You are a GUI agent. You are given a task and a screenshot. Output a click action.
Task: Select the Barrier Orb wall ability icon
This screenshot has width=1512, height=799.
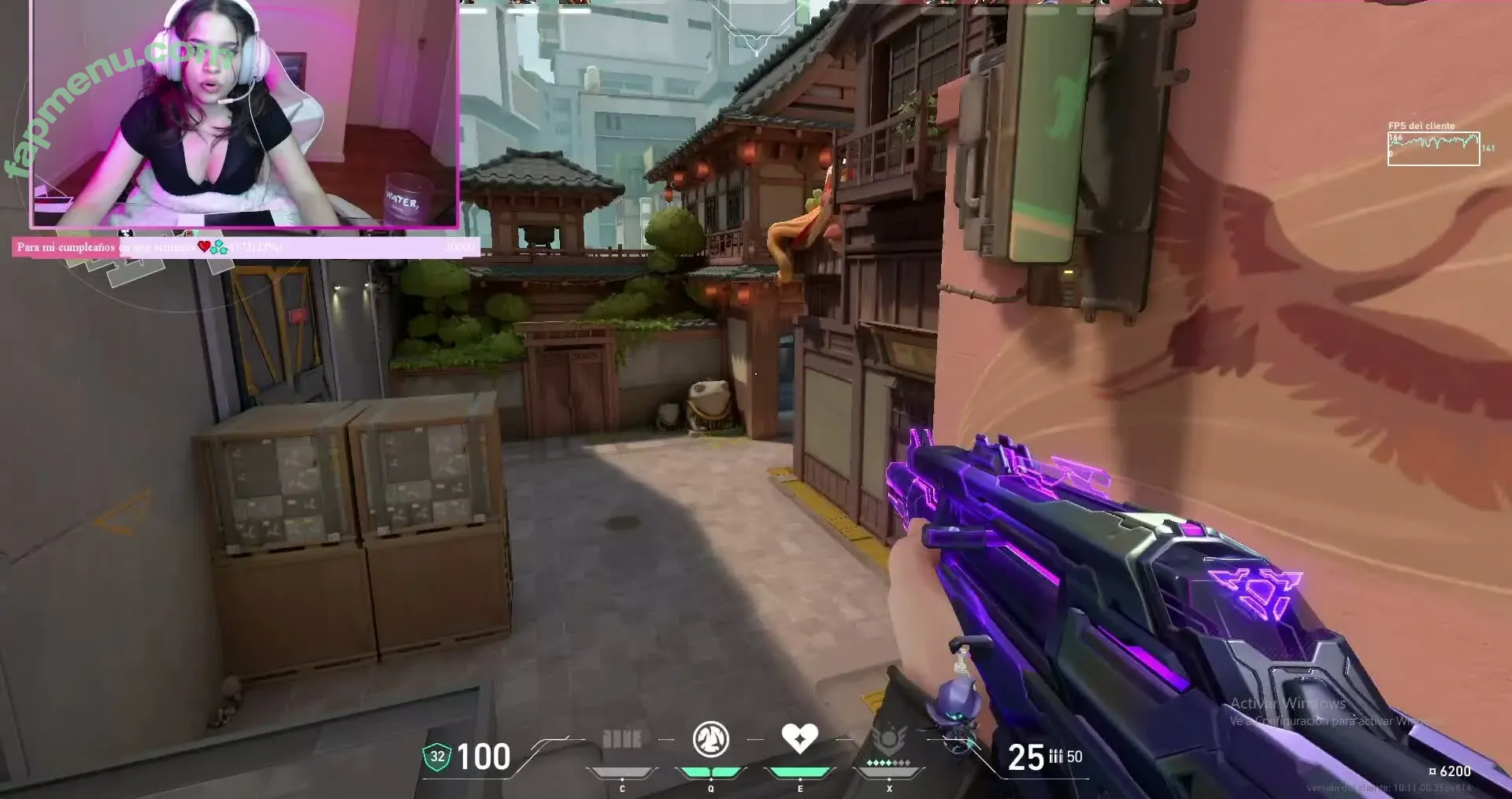click(621, 739)
